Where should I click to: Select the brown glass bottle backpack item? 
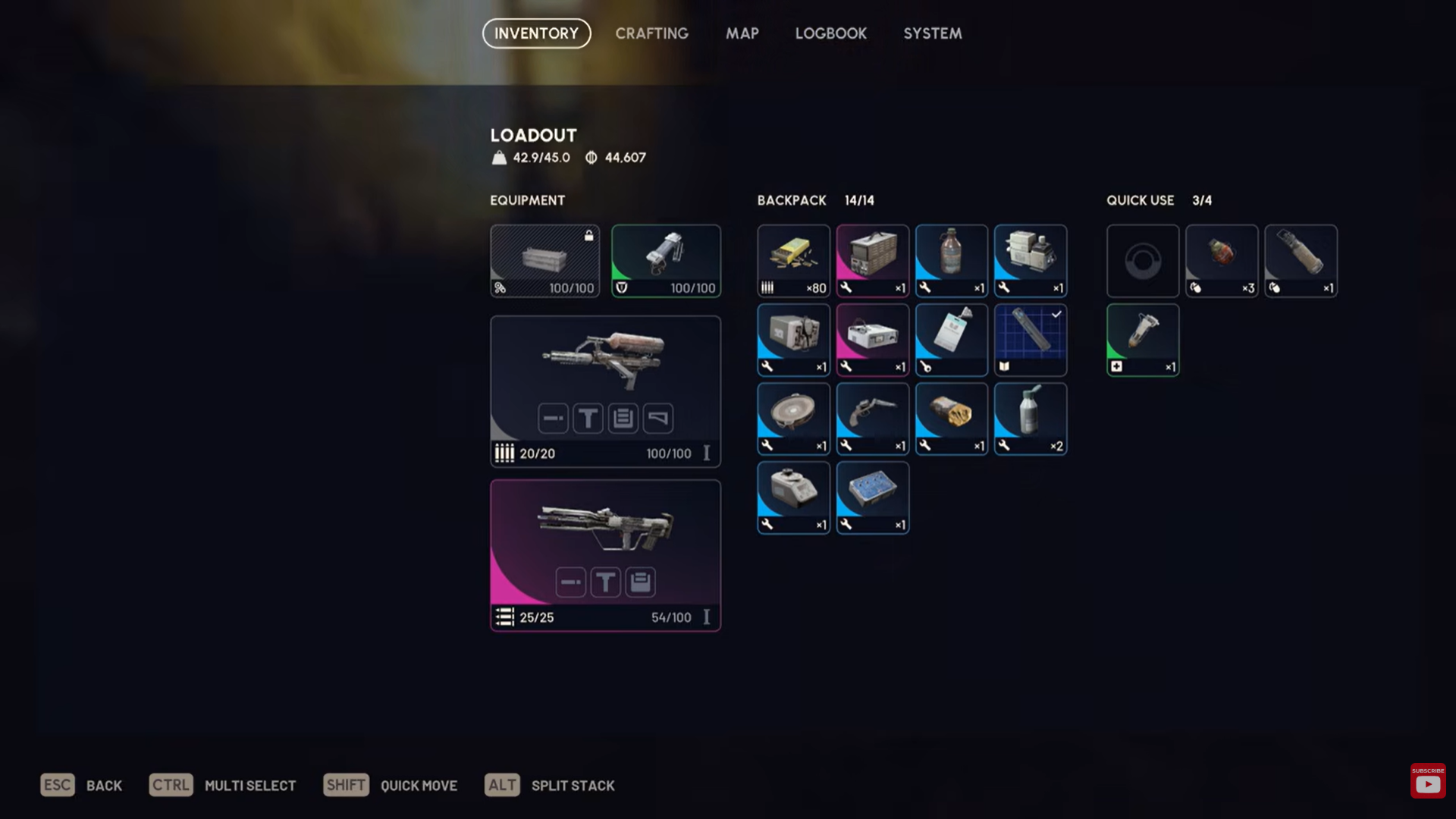[x=951, y=260]
